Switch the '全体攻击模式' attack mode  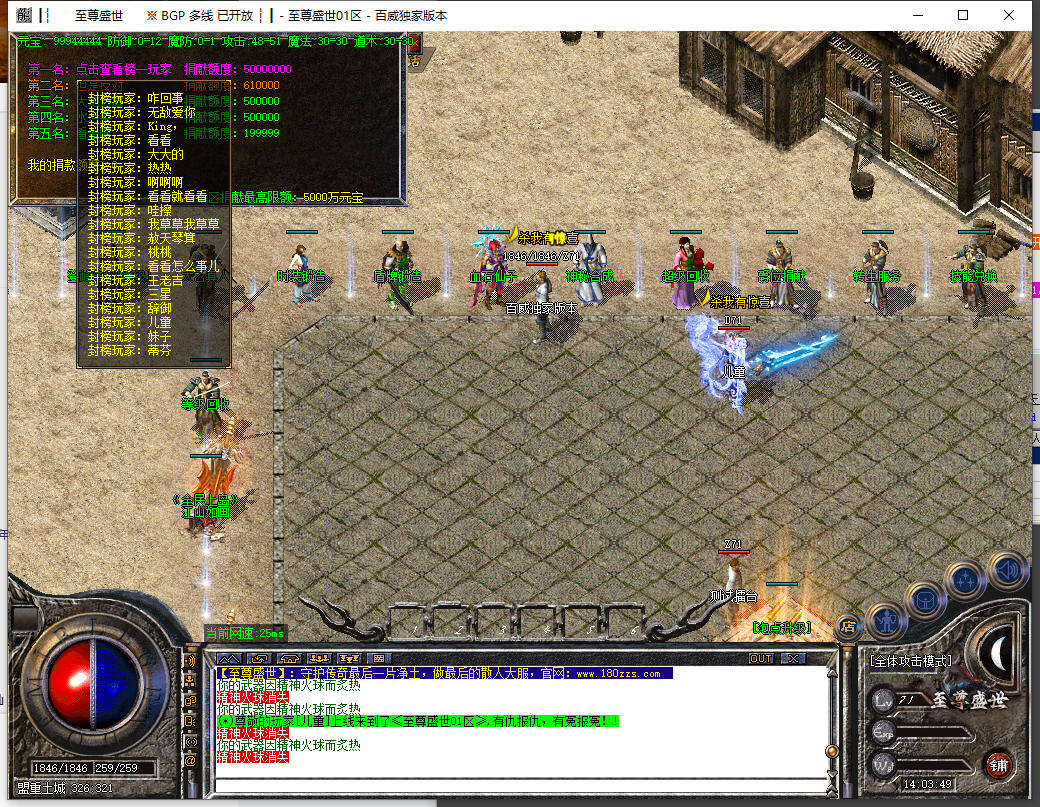coord(910,661)
